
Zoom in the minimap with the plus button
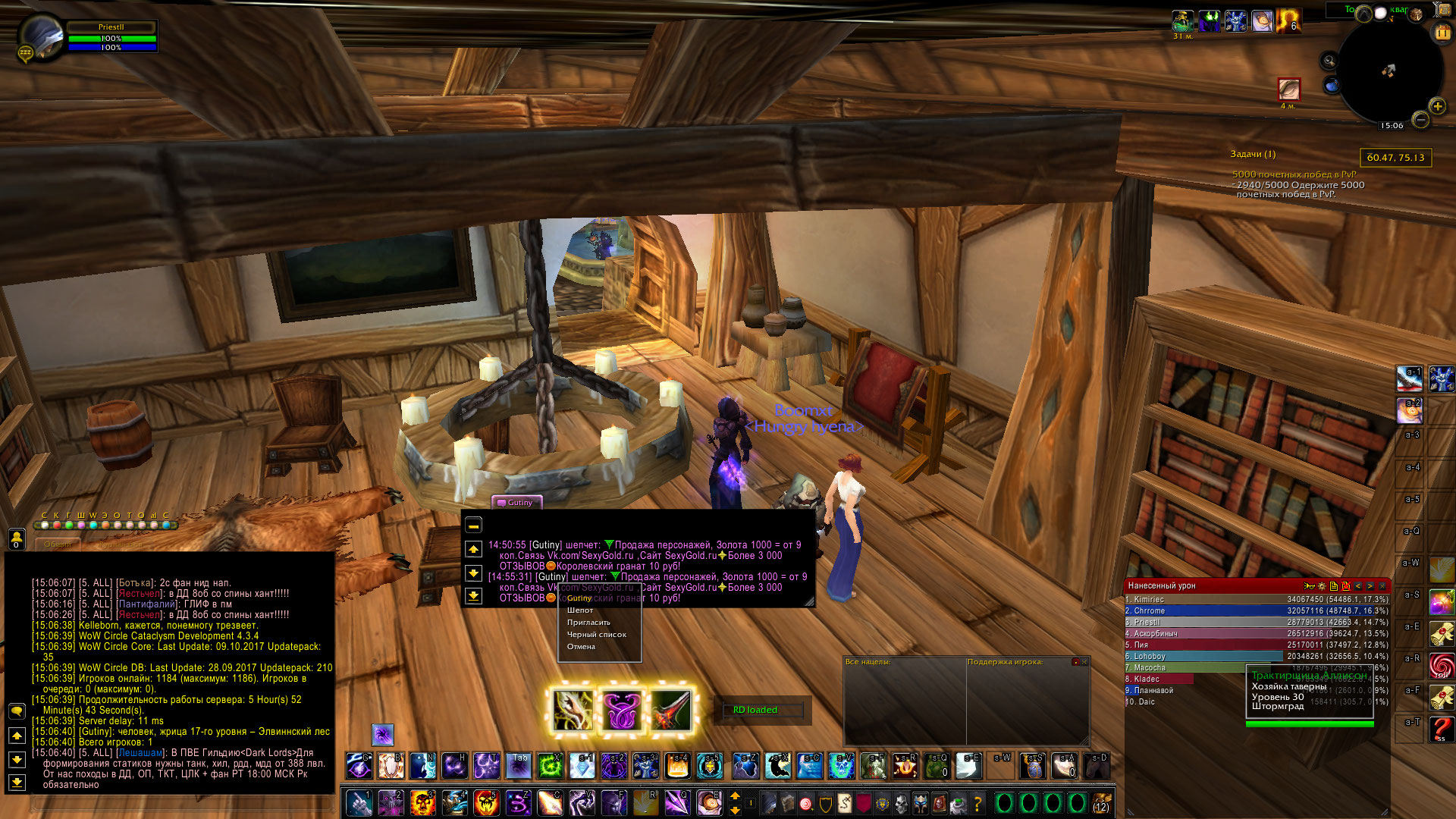[1437, 106]
